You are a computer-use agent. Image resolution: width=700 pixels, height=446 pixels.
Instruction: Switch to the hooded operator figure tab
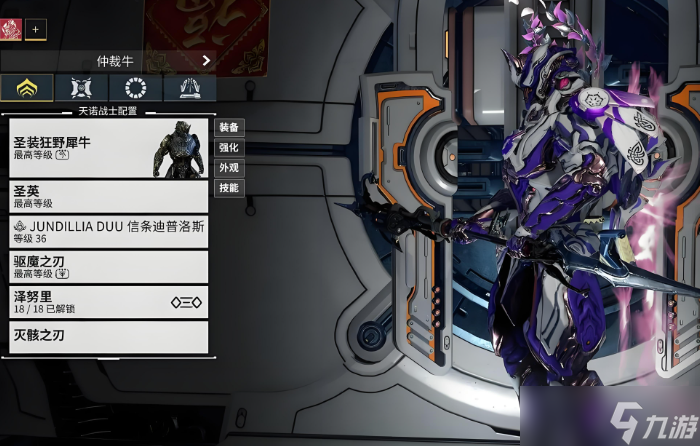[x=189, y=88]
